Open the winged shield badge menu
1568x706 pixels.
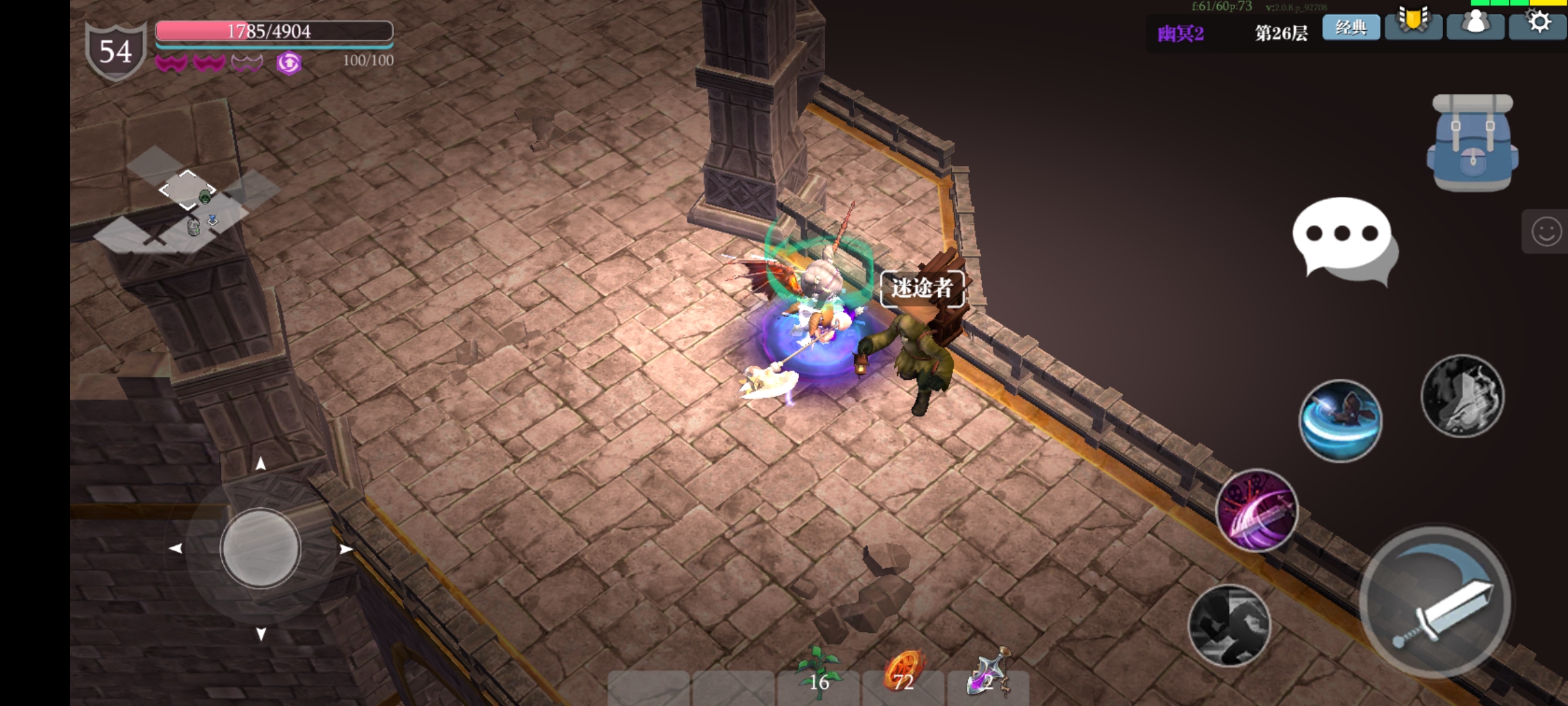1413,24
